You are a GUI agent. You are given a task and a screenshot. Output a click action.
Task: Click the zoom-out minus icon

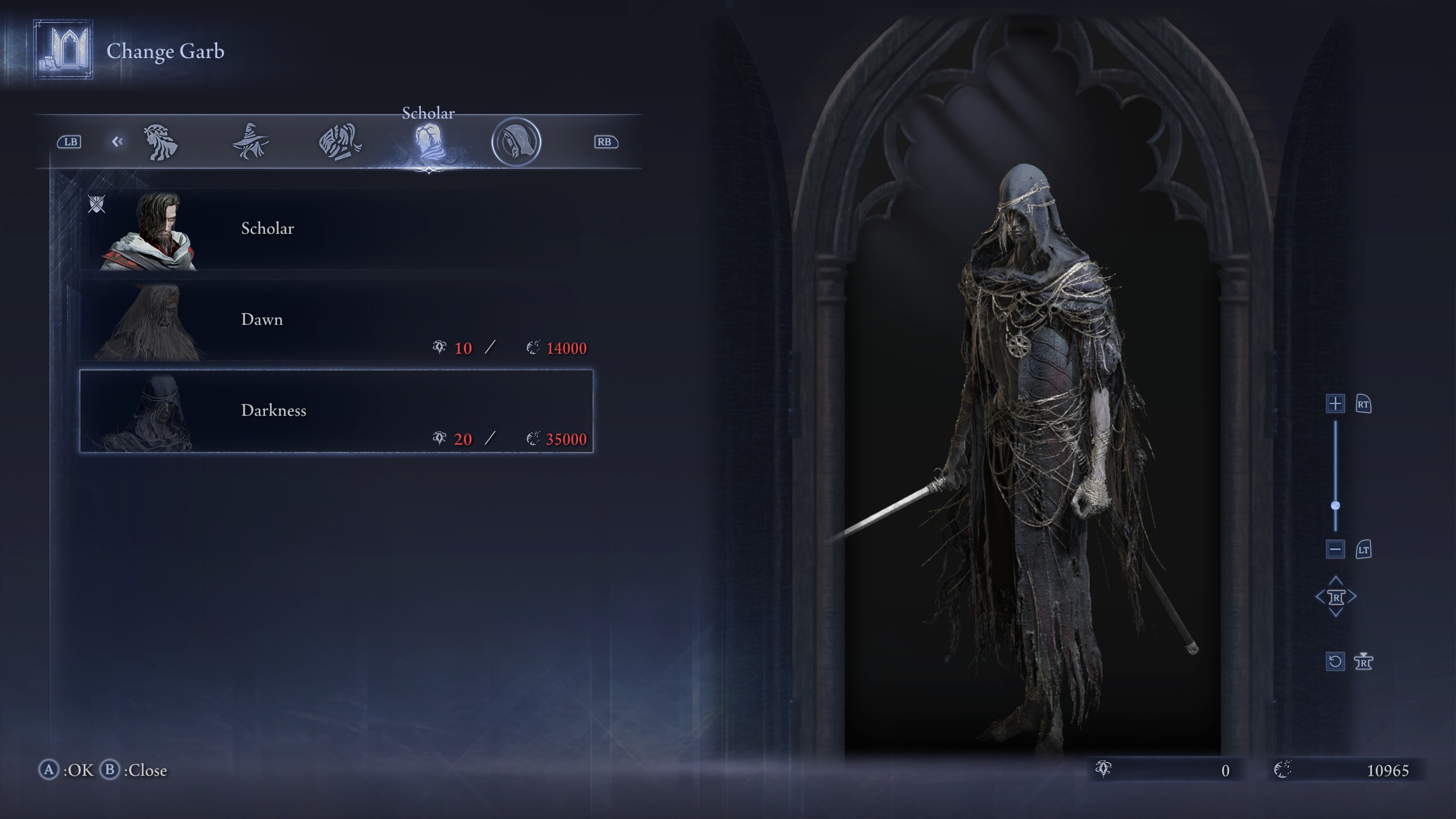tap(1335, 550)
